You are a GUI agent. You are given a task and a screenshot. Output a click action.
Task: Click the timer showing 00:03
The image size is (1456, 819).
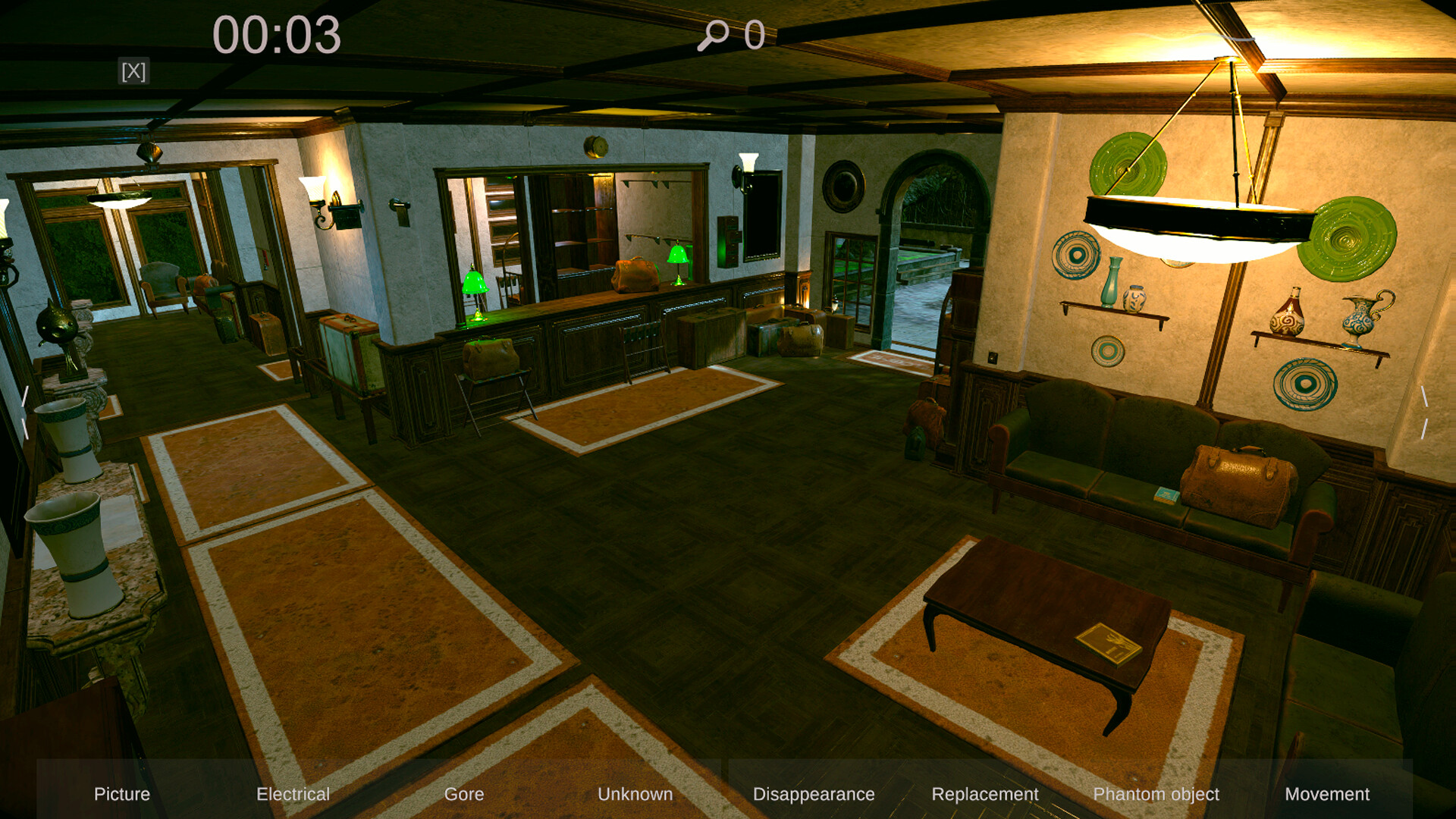(278, 33)
